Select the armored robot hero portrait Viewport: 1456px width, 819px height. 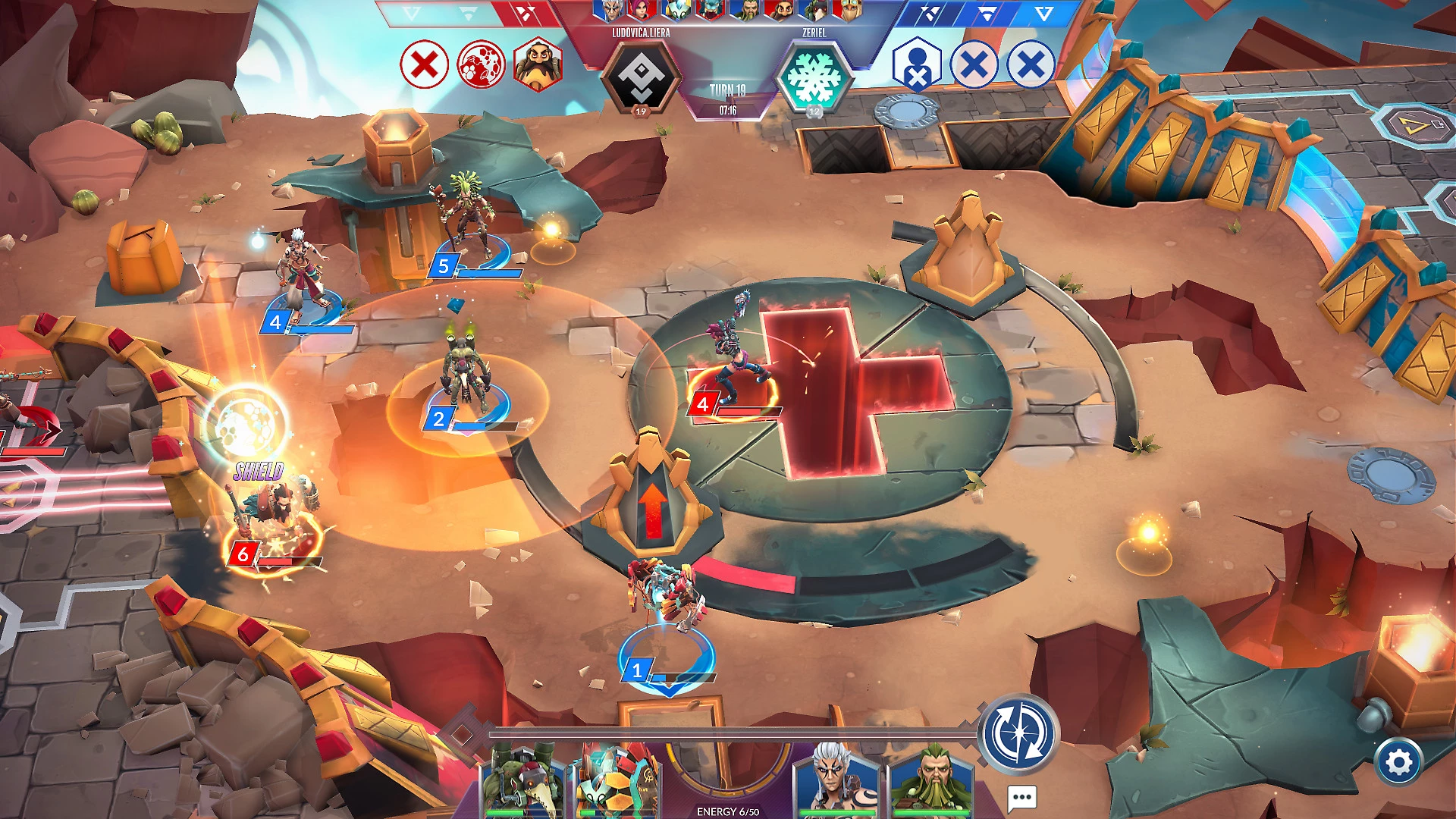pos(618,781)
